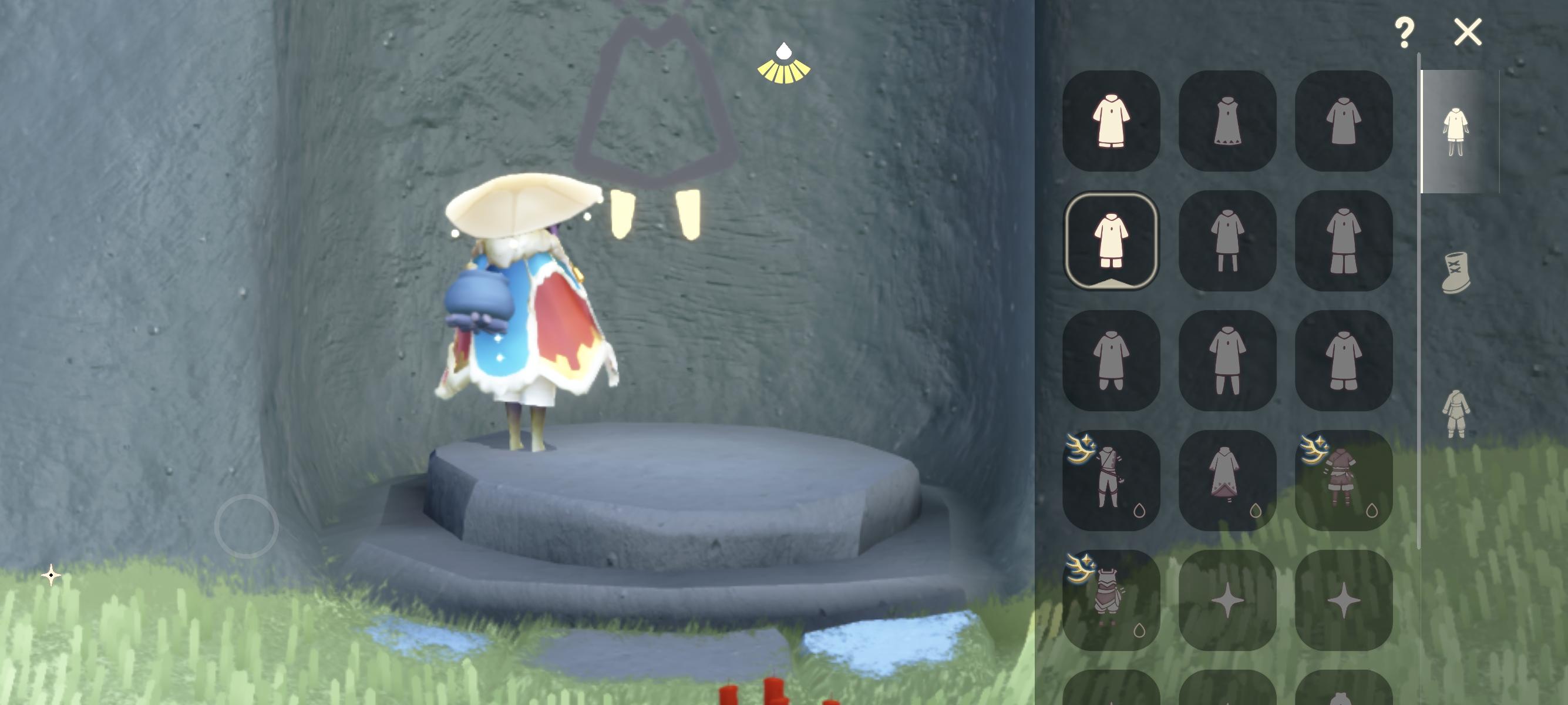
Task: Click the glowing candle flame indicator above the cape
Action: [x=785, y=61]
